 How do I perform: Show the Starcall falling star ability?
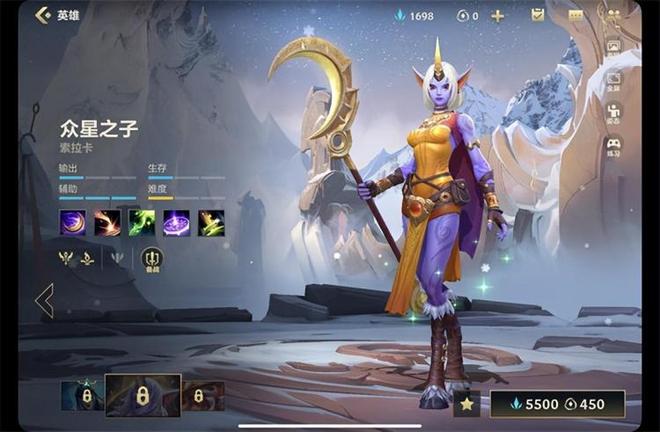[x=107, y=223]
